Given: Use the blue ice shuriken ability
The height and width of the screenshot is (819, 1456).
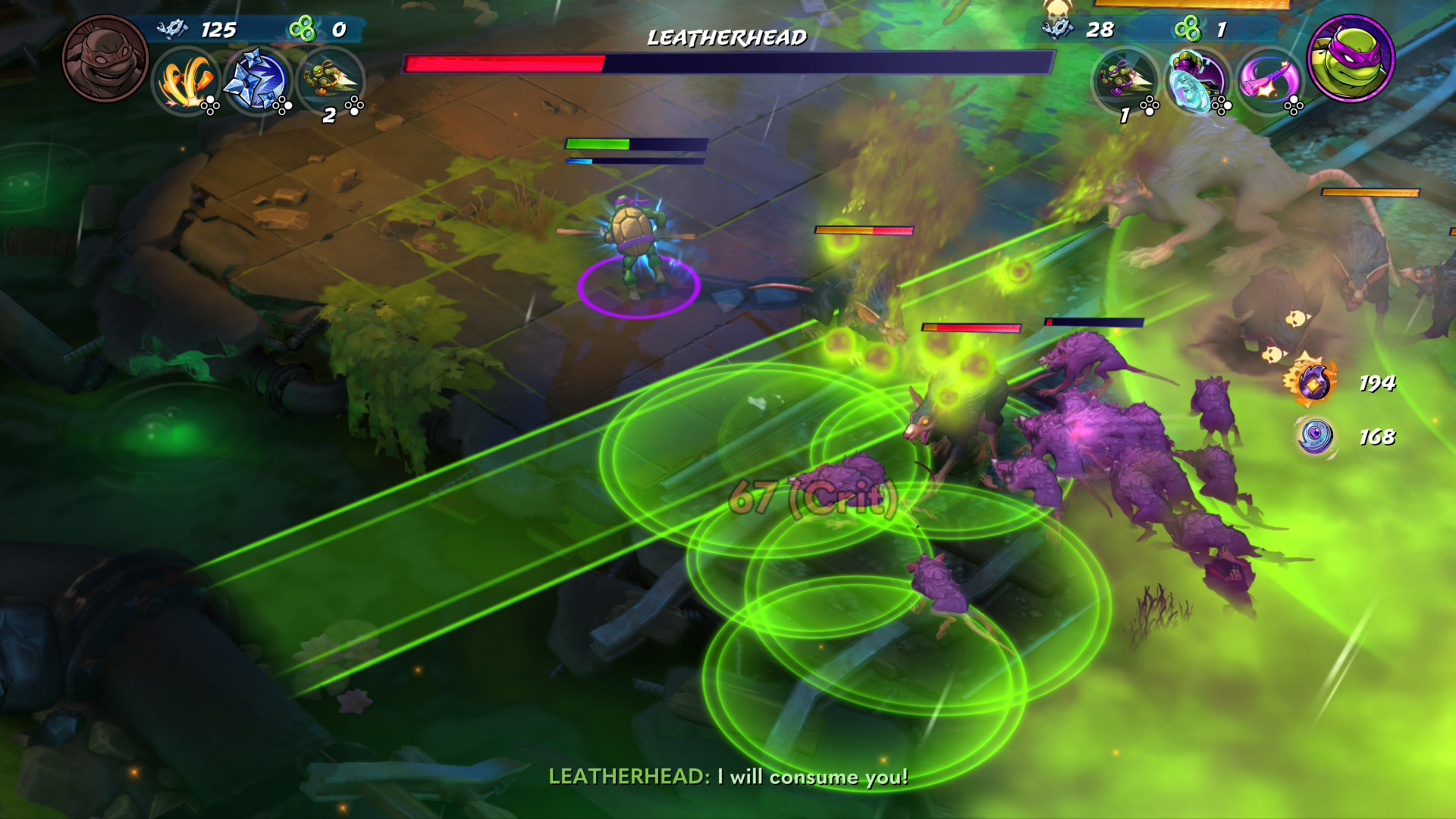Looking at the screenshot, I should tap(258, 80).
